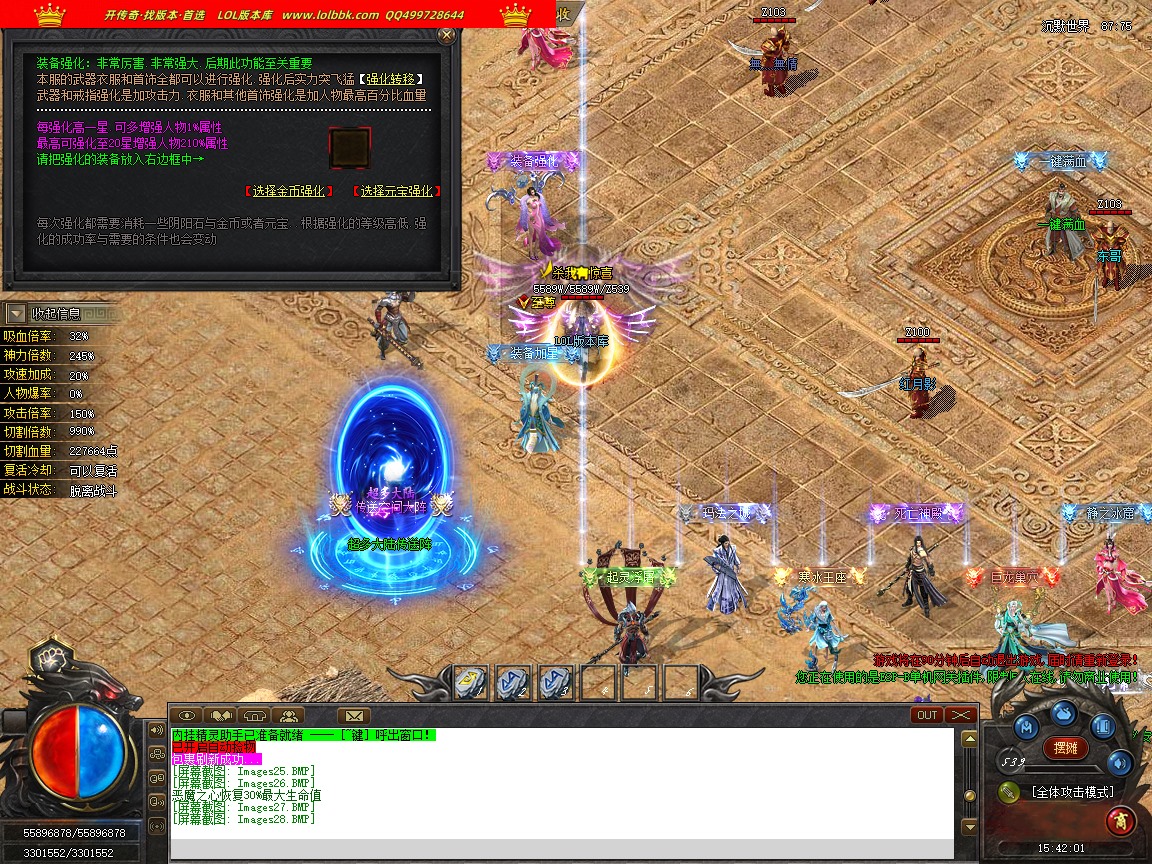Close the equipment enhancement dialog

point(446,35)
